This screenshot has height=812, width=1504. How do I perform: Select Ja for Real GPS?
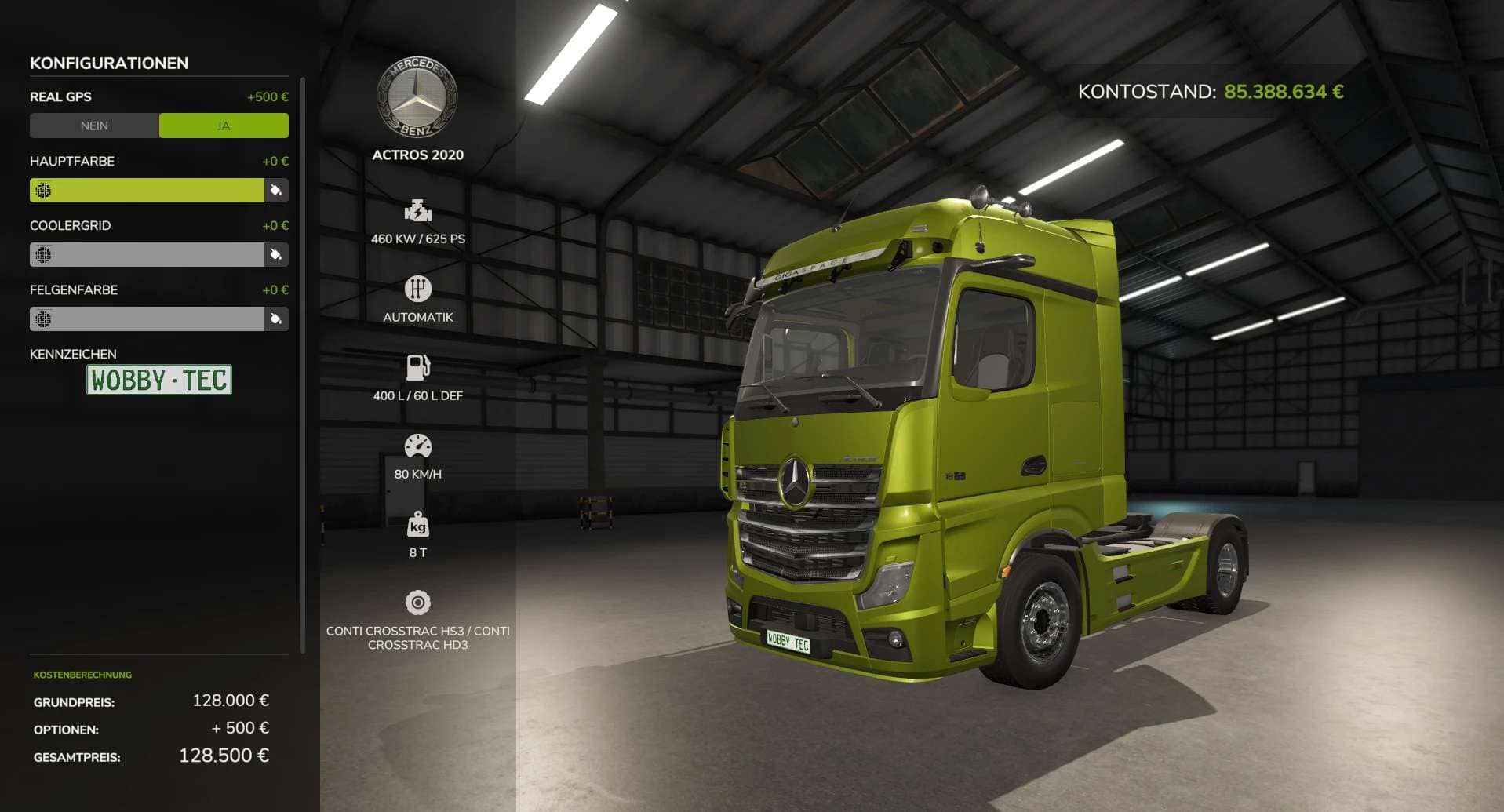224,126
